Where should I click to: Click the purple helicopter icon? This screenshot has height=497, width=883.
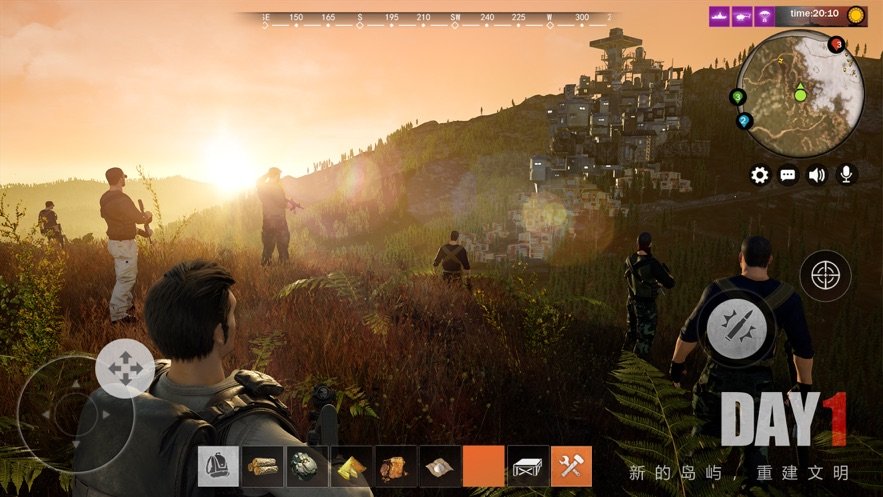(744, 16)
